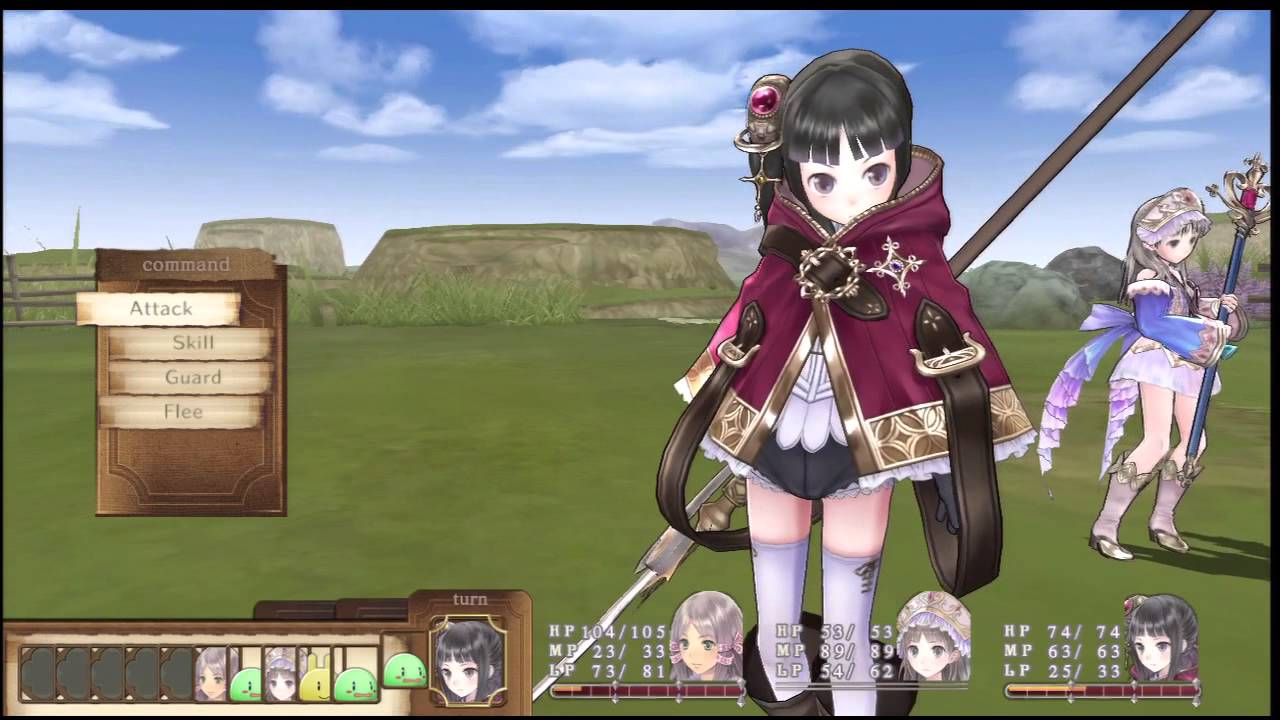Select the bonnet girl's turn order icon
Image resolution: width=1280 pixels, height=720 pixels.
(x=281, y=672)
